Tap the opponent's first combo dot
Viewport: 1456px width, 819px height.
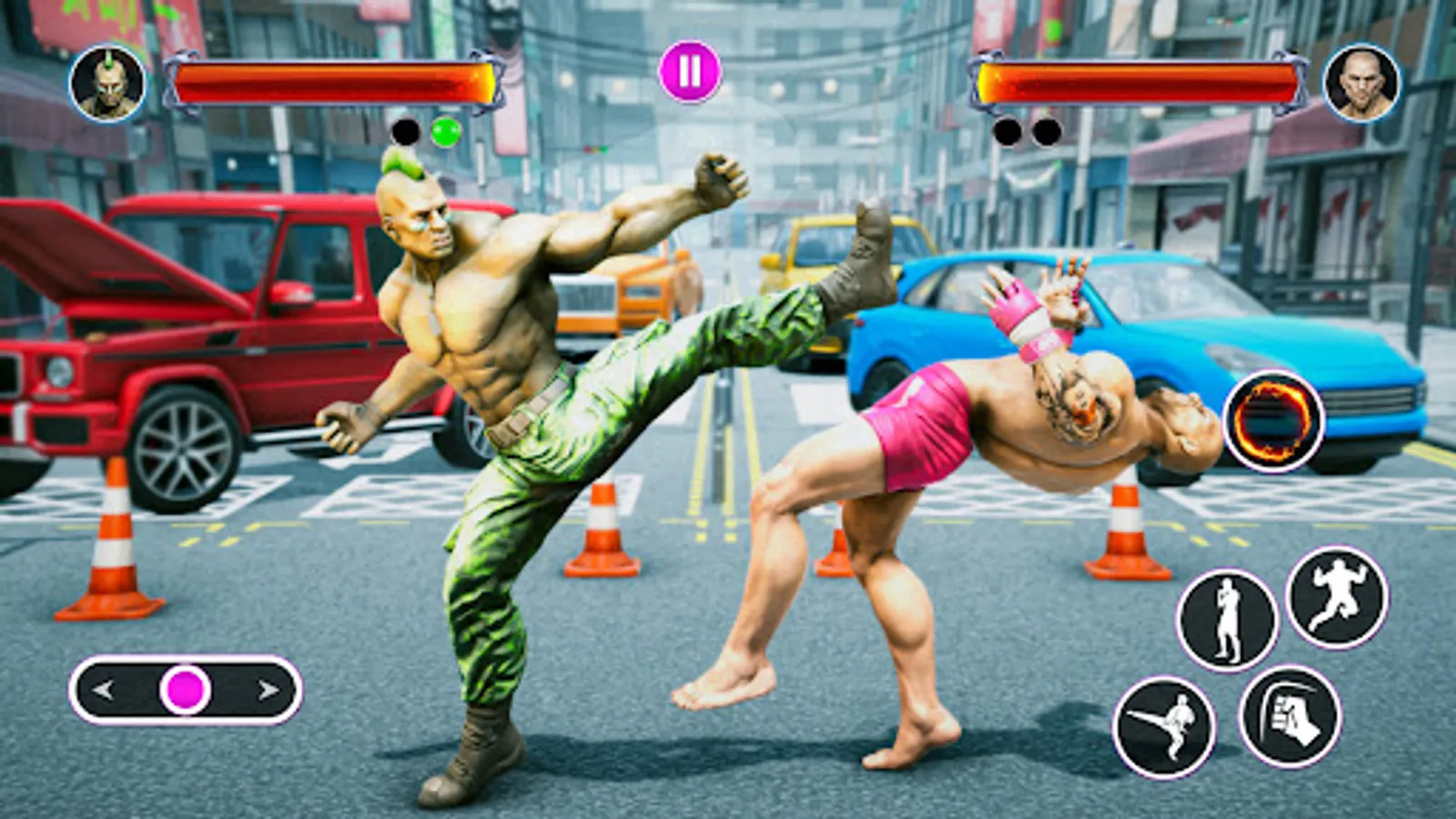click(x=1006, y=130)
